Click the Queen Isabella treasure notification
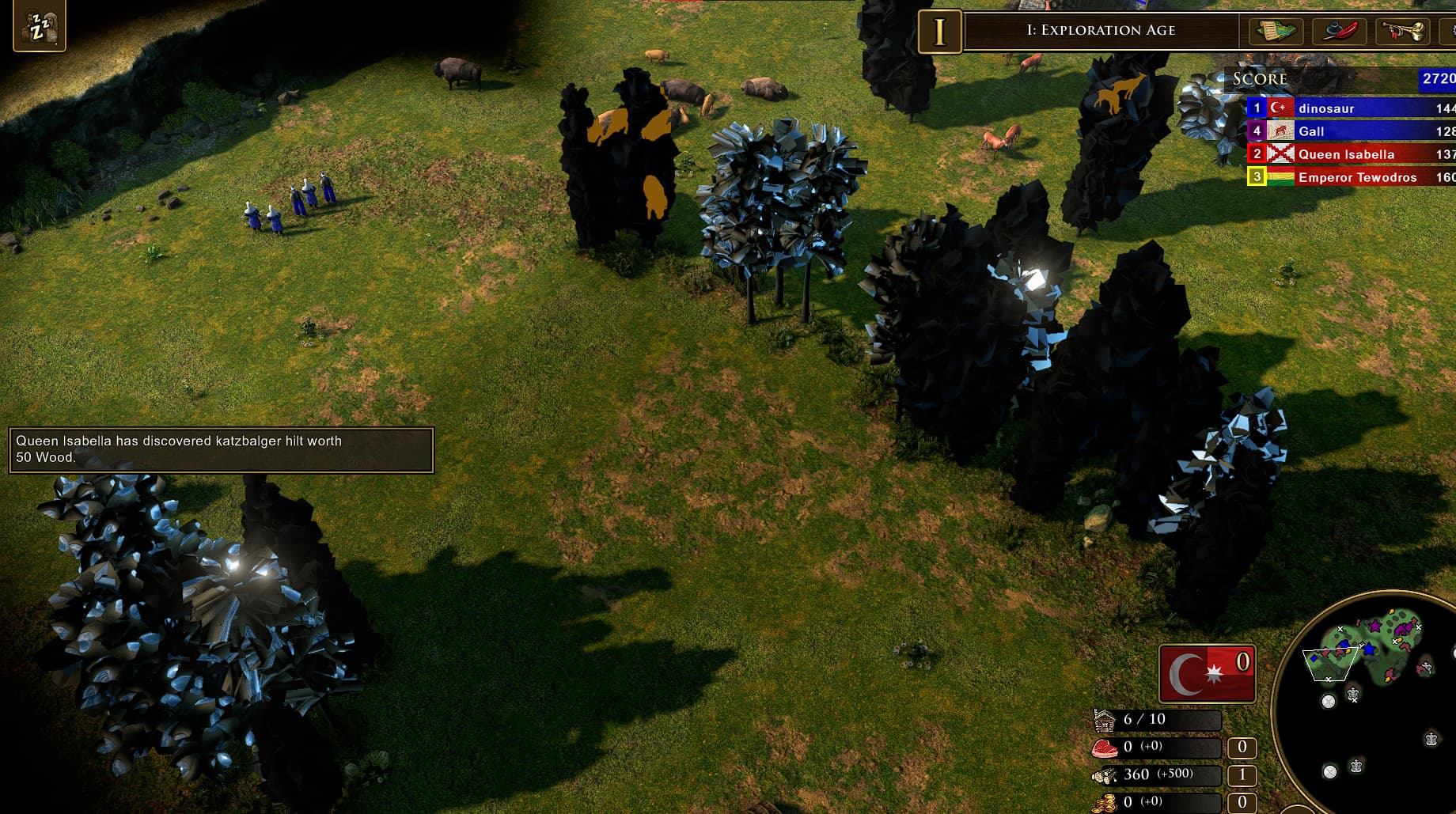The image size is (1456, 814). coord(221,449)
